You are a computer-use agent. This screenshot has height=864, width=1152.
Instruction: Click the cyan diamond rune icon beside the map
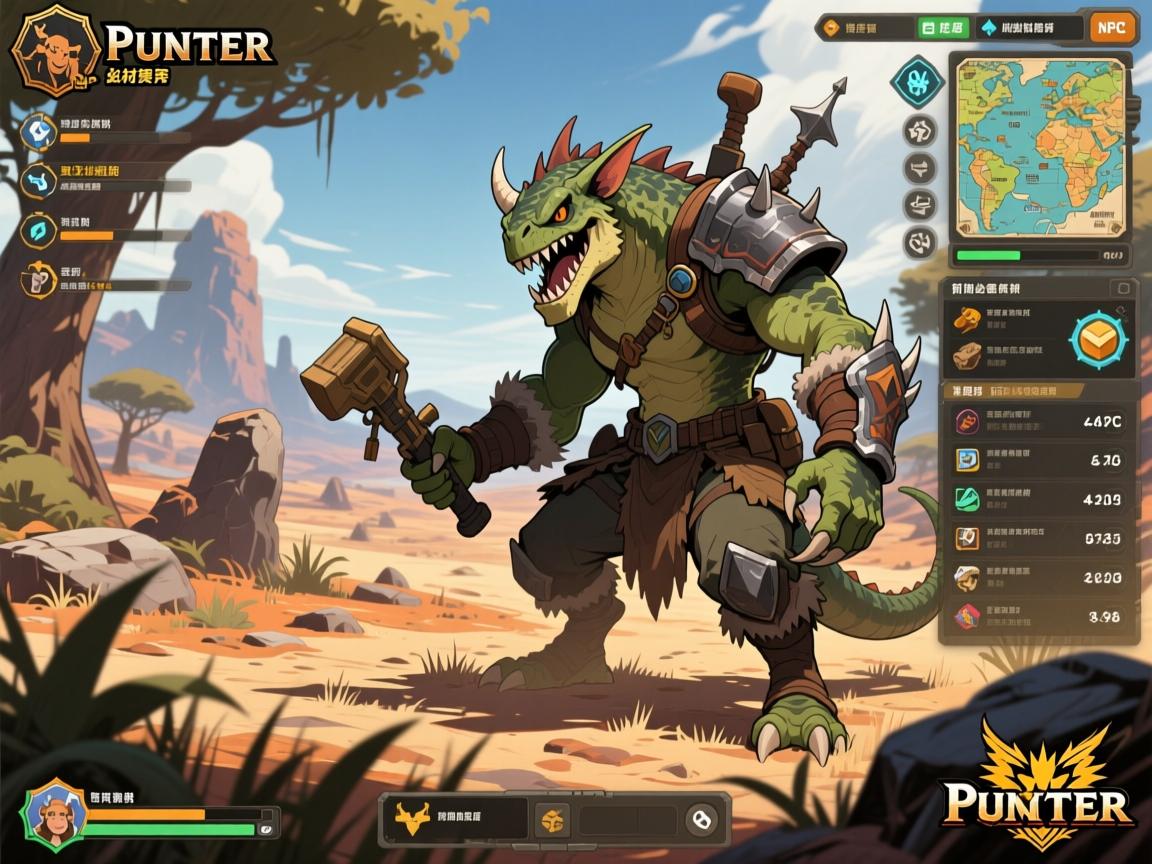coord(917,82)
